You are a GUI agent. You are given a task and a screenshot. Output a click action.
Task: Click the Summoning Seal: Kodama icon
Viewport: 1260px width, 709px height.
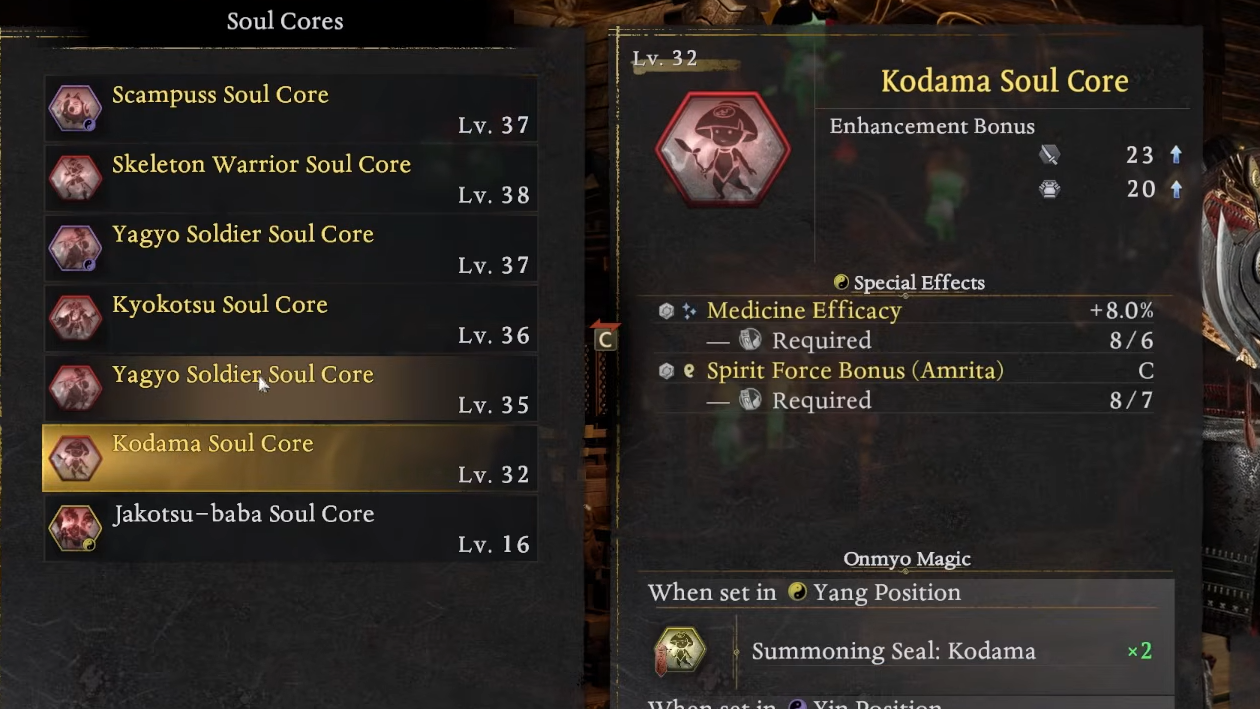680,651
